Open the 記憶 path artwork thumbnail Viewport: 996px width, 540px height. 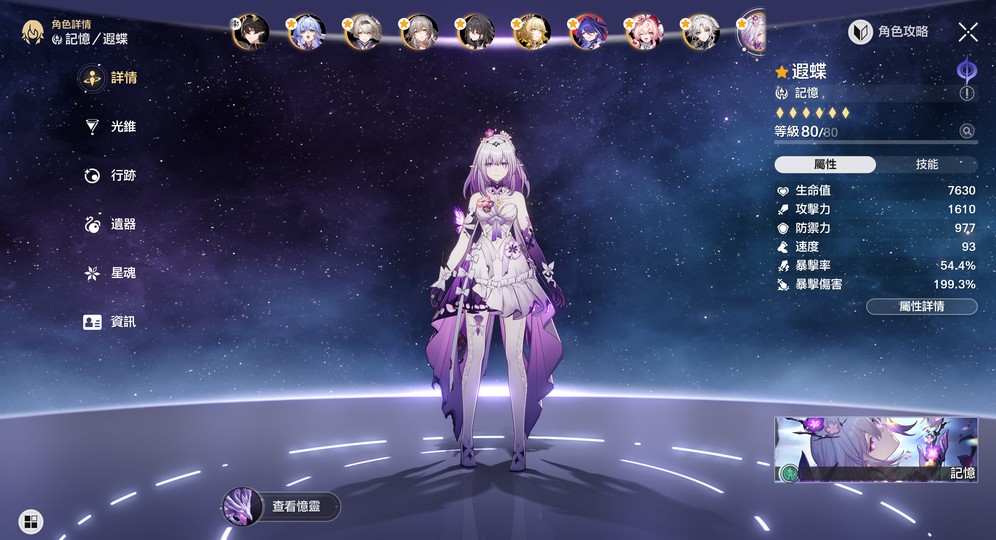coord(876,450)
